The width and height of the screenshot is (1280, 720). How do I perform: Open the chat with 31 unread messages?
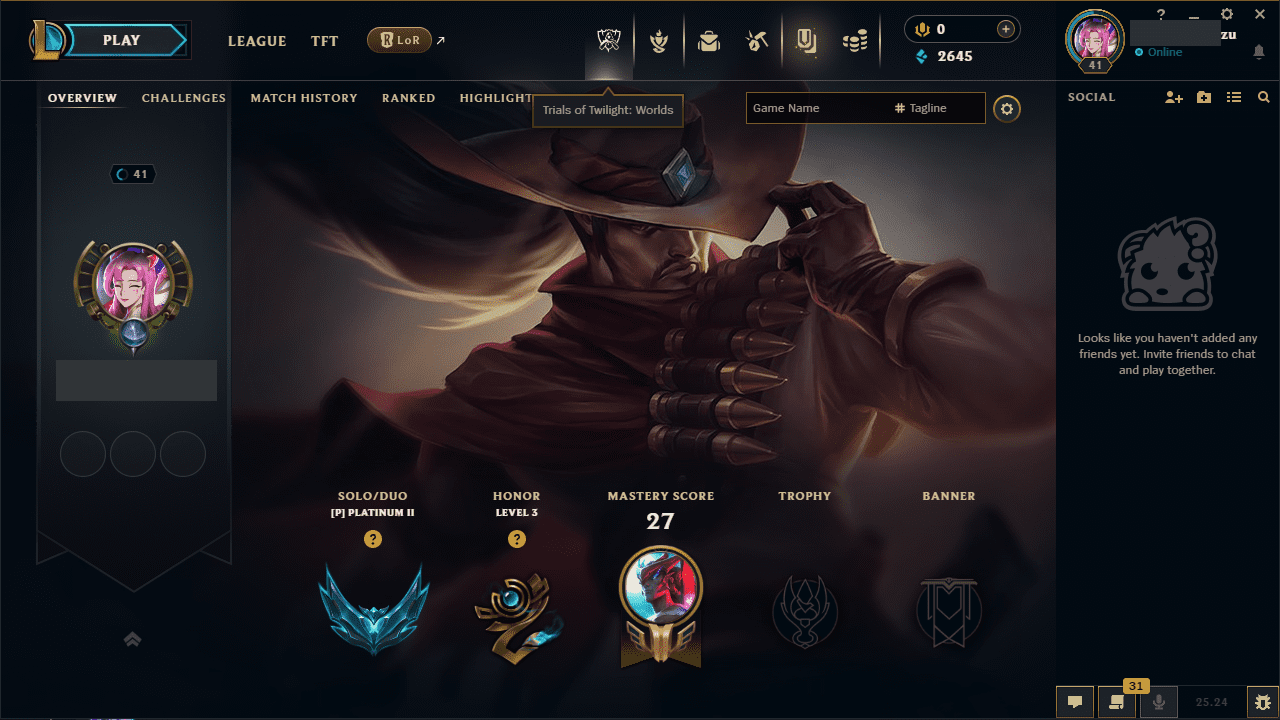click(1117, 701)
